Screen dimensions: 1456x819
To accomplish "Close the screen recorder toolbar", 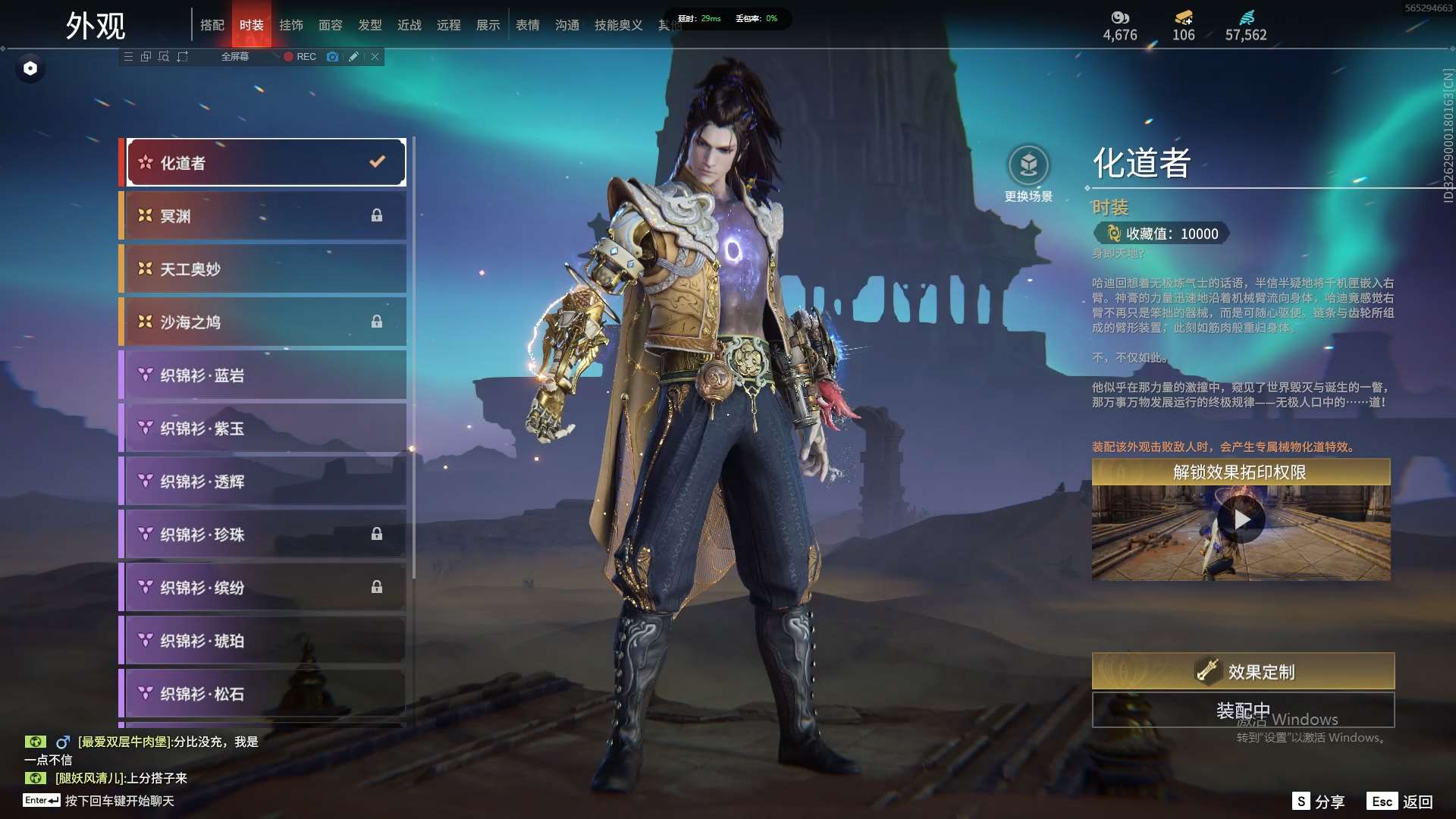I will click(x=375, y=57).
